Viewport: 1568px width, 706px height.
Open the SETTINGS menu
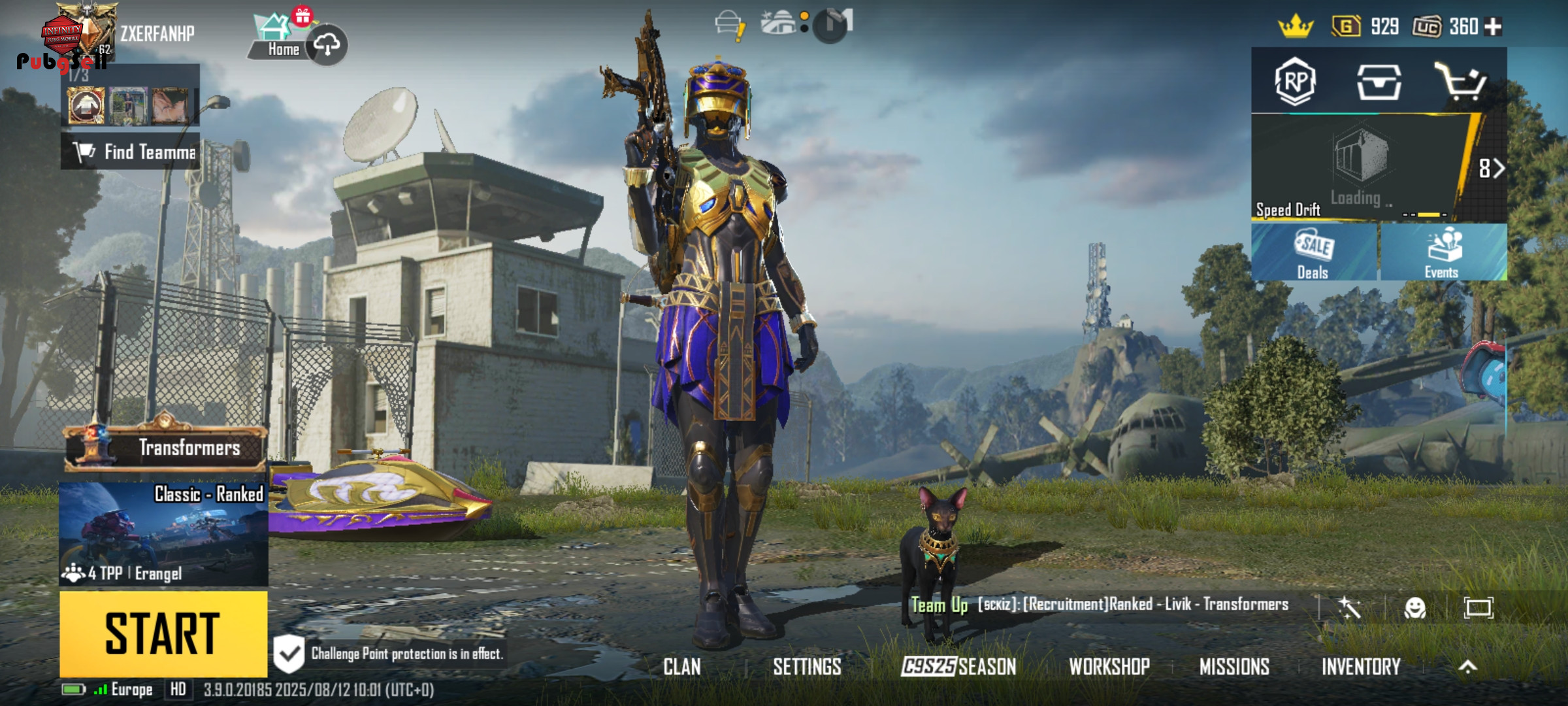(x=807, y=667)
